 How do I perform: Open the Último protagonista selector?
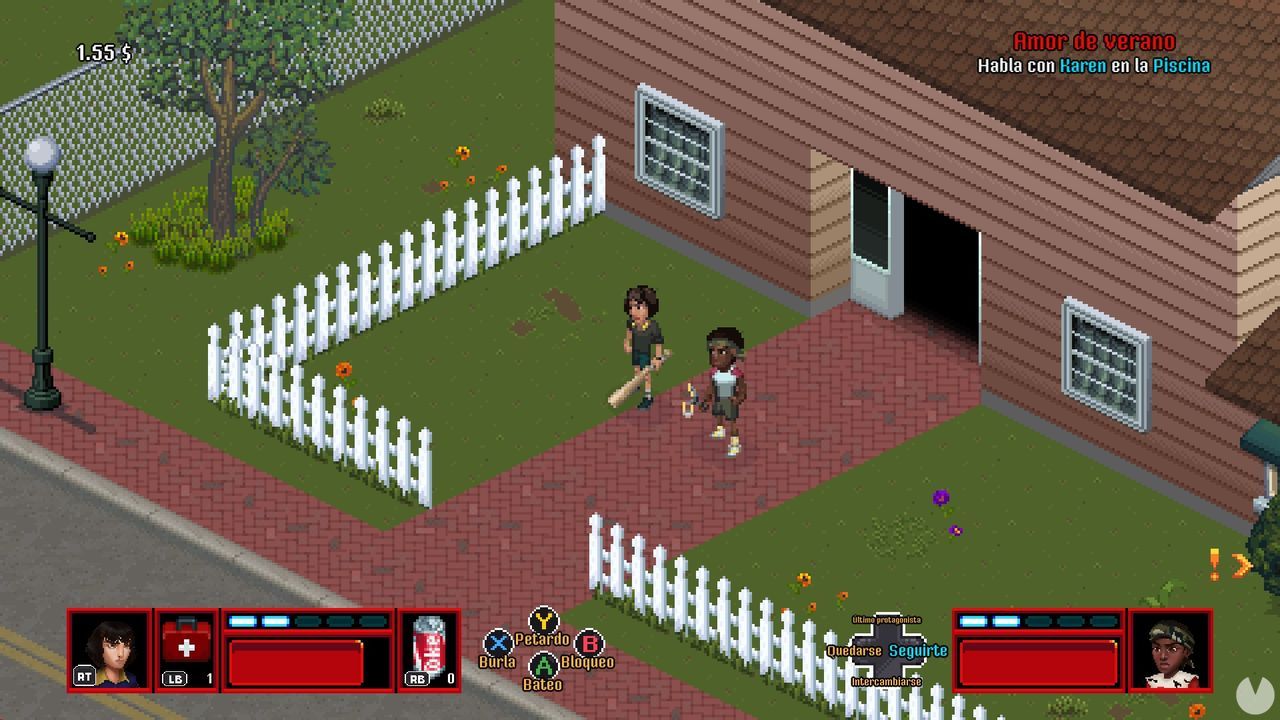[886, 618]
